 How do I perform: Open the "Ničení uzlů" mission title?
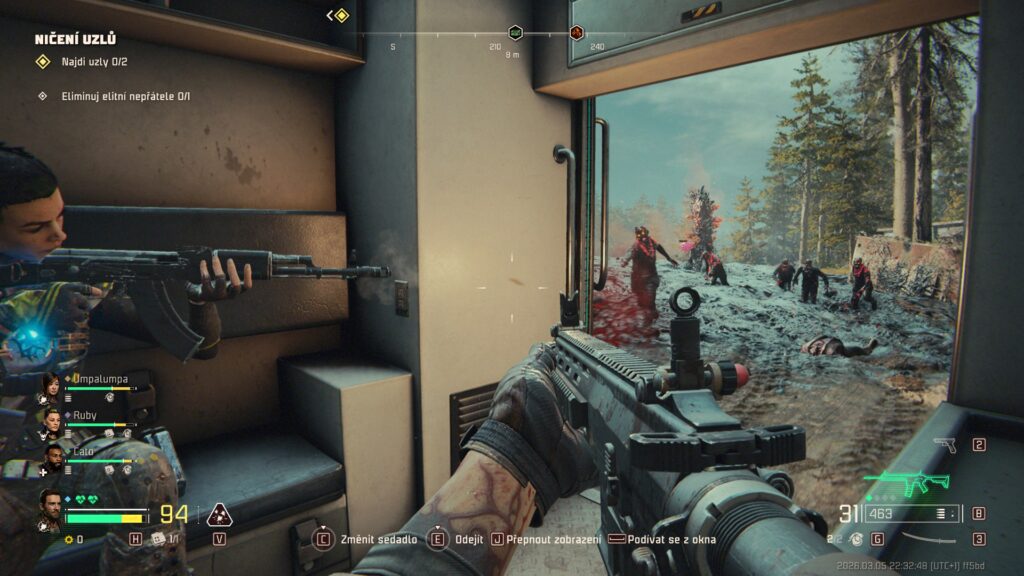[x=75, y=39]
